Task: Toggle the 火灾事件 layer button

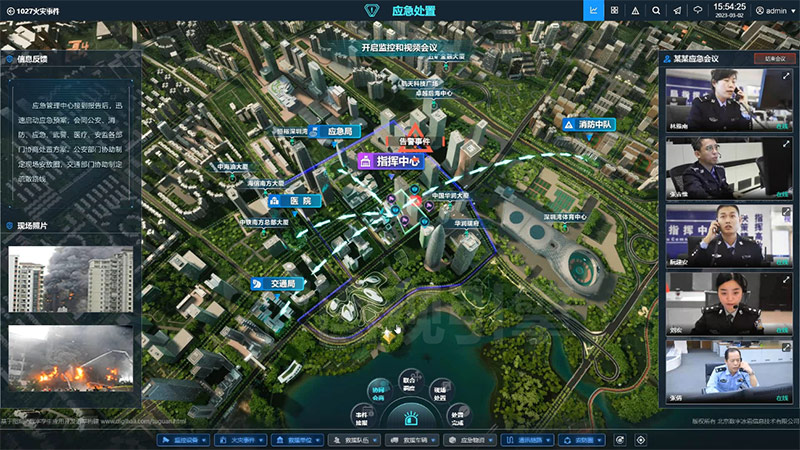Action: [241, 439]
